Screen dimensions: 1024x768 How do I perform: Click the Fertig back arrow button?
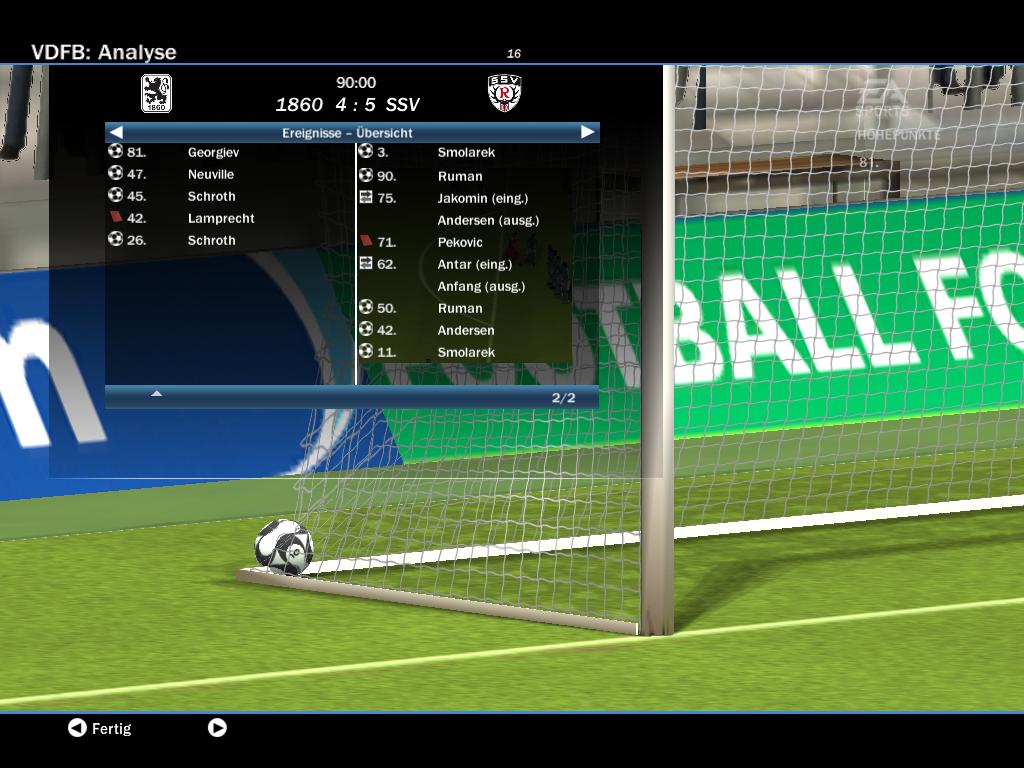(77, 728)
